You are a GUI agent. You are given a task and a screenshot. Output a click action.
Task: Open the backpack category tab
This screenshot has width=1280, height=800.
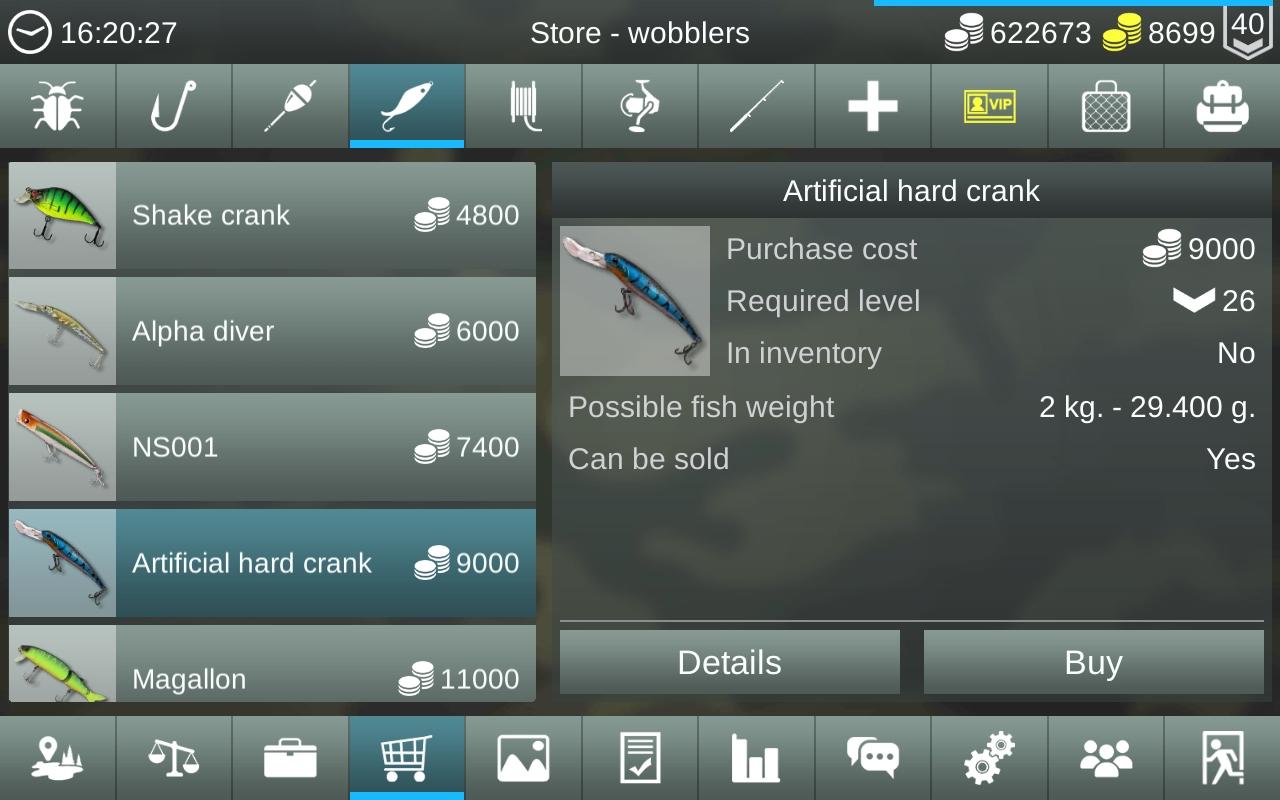(x=1222, y=106)
